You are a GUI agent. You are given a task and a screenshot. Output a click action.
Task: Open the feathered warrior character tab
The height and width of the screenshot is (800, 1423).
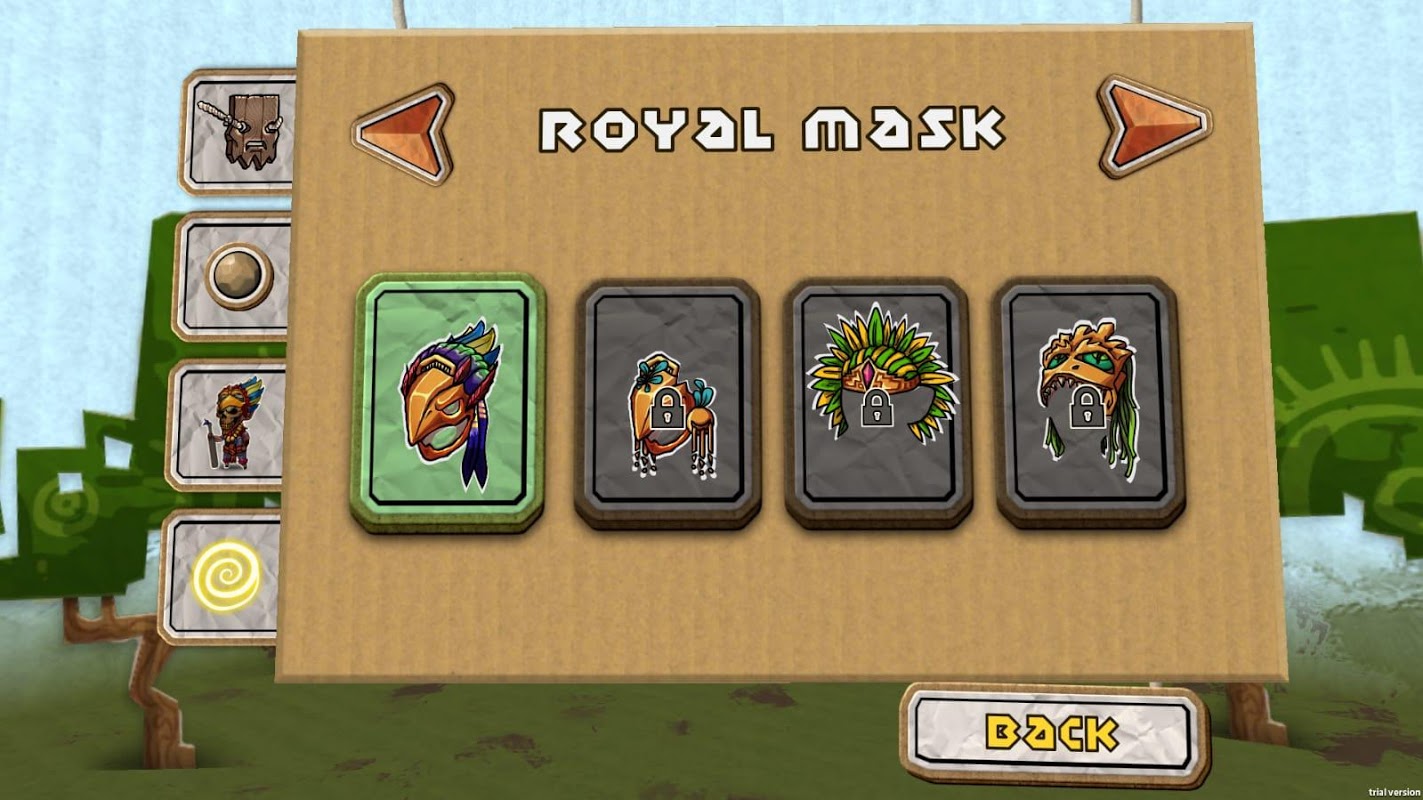[x=232, y=425]
